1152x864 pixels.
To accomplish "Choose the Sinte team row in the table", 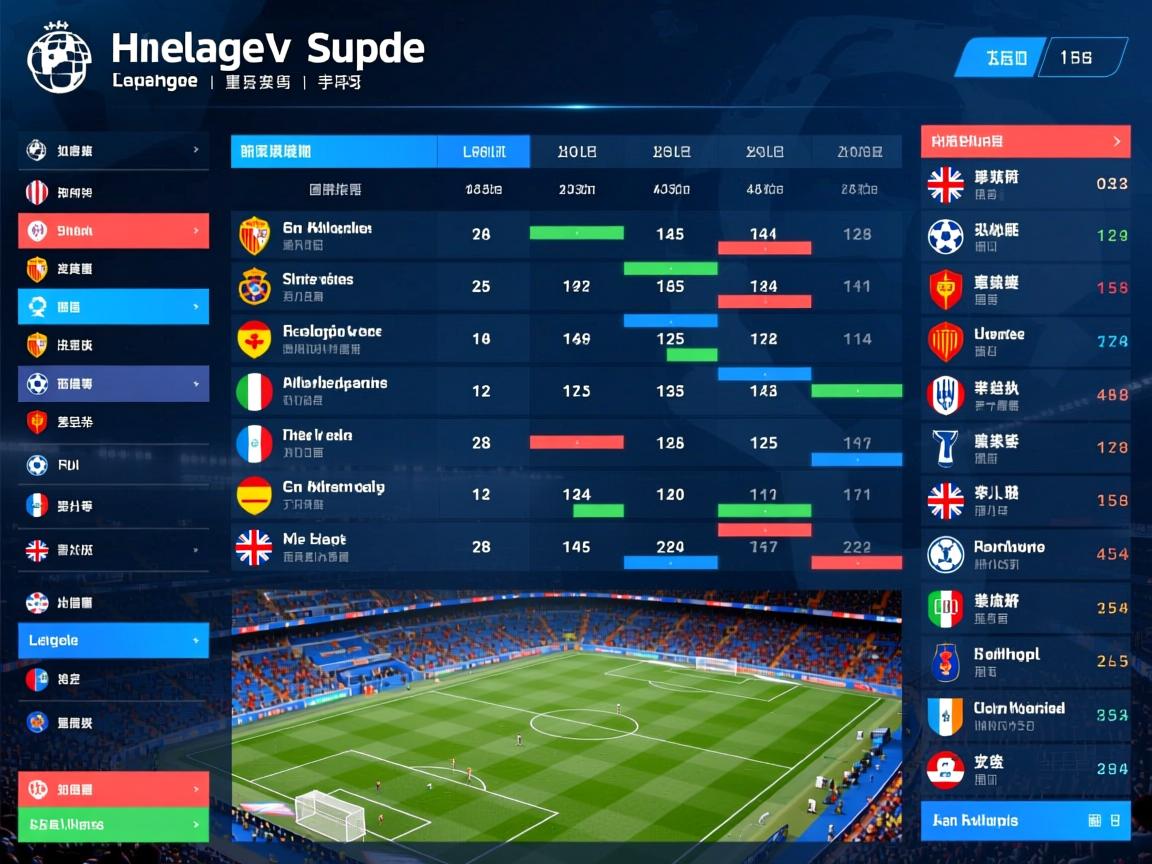I will [x=566, y=287].
